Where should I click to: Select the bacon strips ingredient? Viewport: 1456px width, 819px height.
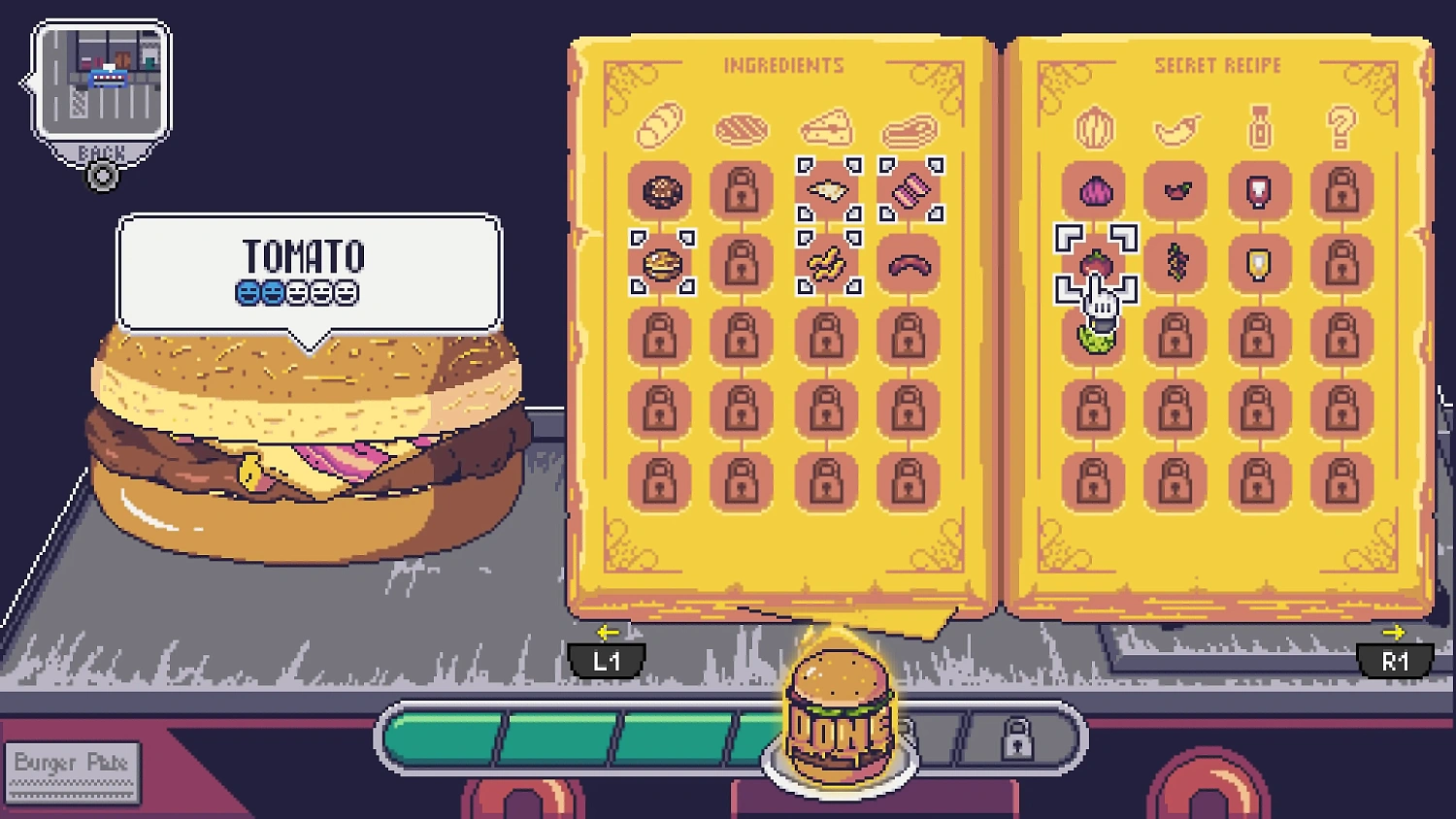(910, 191)
